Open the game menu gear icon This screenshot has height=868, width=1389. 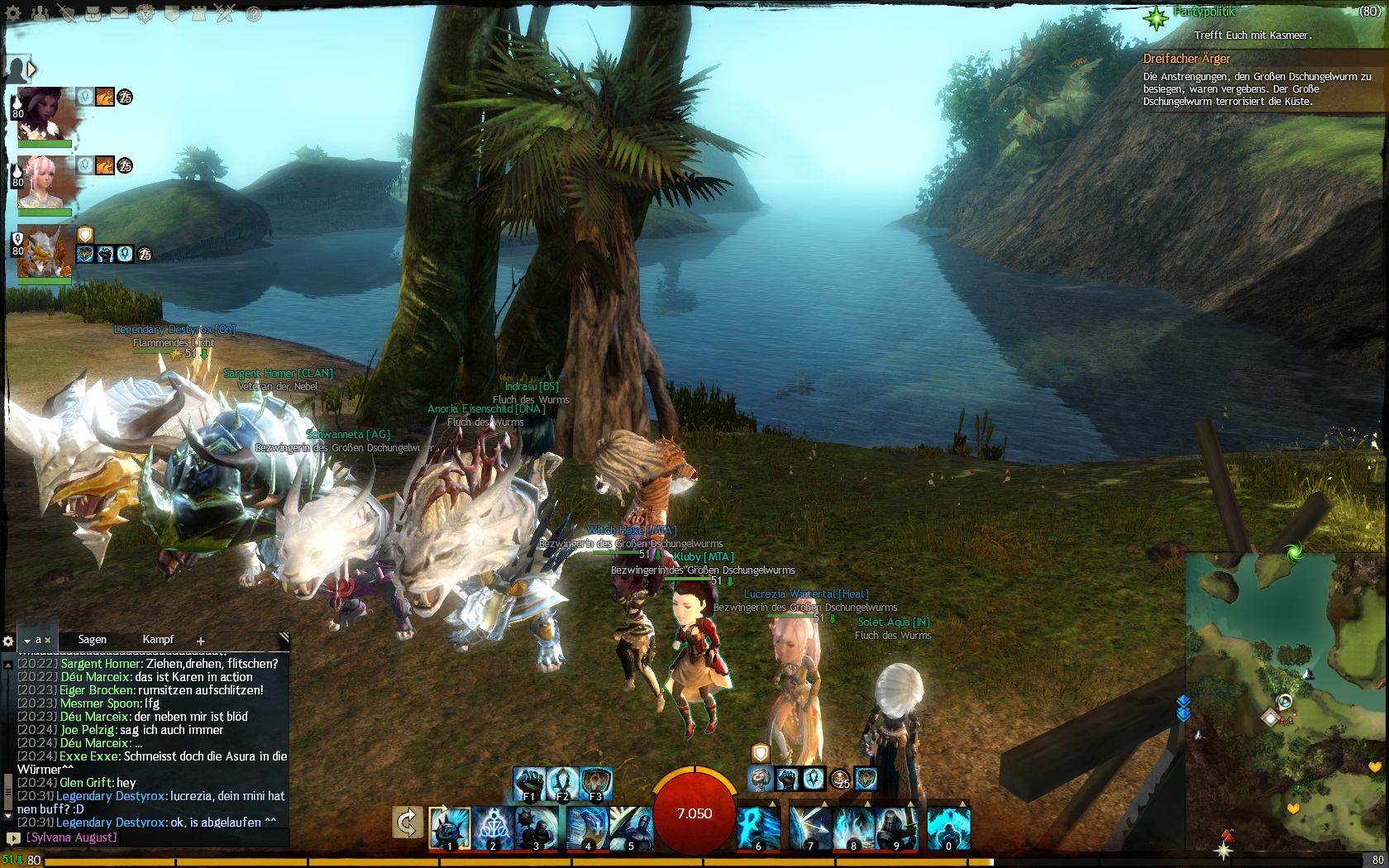tap(12, 13)
